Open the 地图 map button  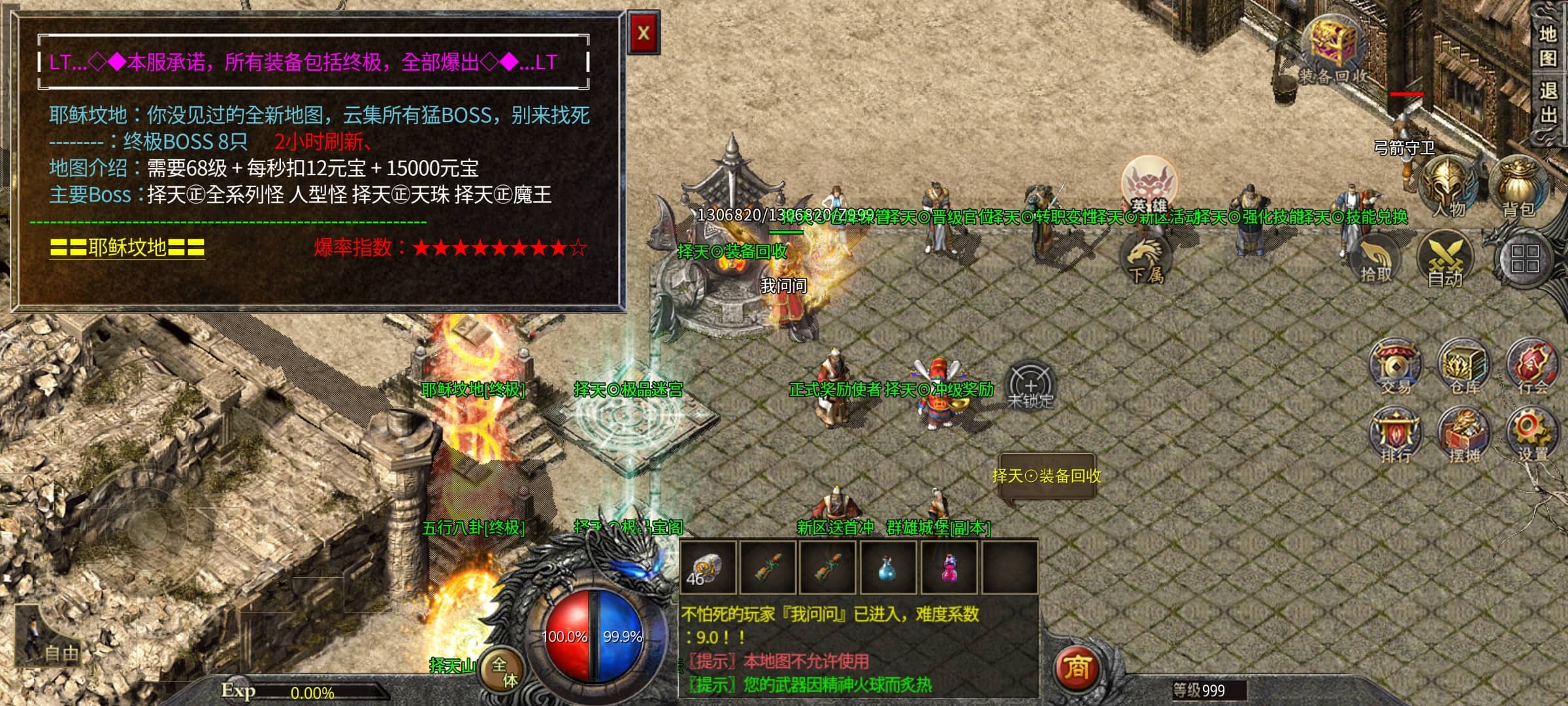[x=1548, y=46]
